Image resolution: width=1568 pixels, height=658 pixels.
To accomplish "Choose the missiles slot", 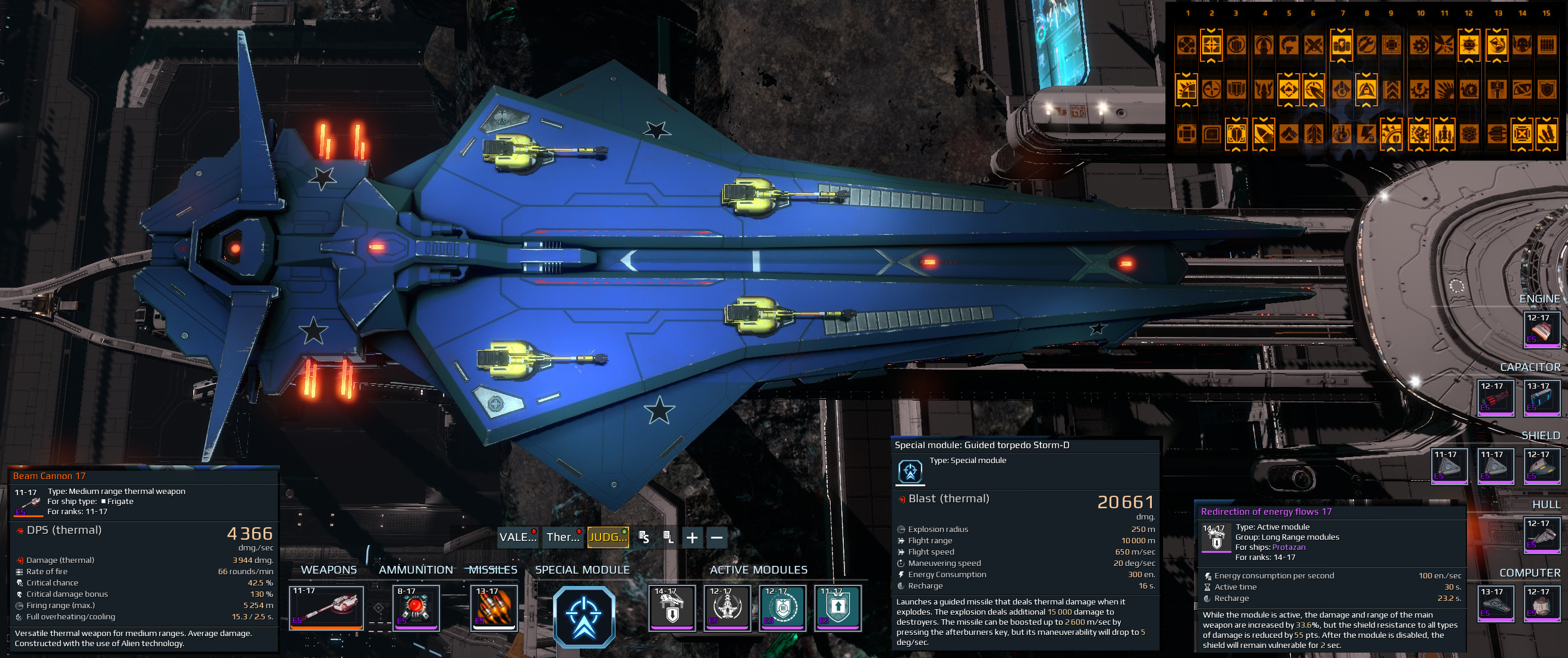I will click(x=494, y=607).
